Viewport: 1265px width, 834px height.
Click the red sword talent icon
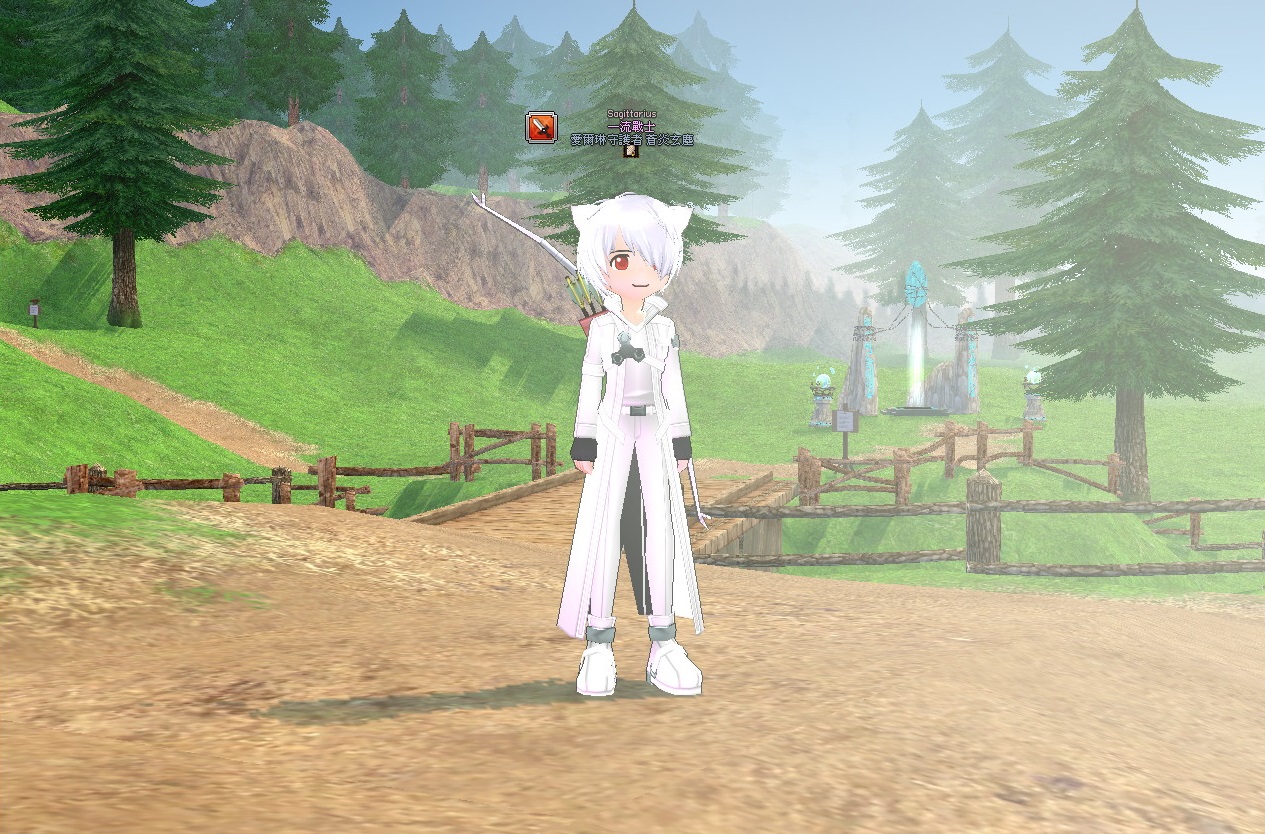pos(541,128)
